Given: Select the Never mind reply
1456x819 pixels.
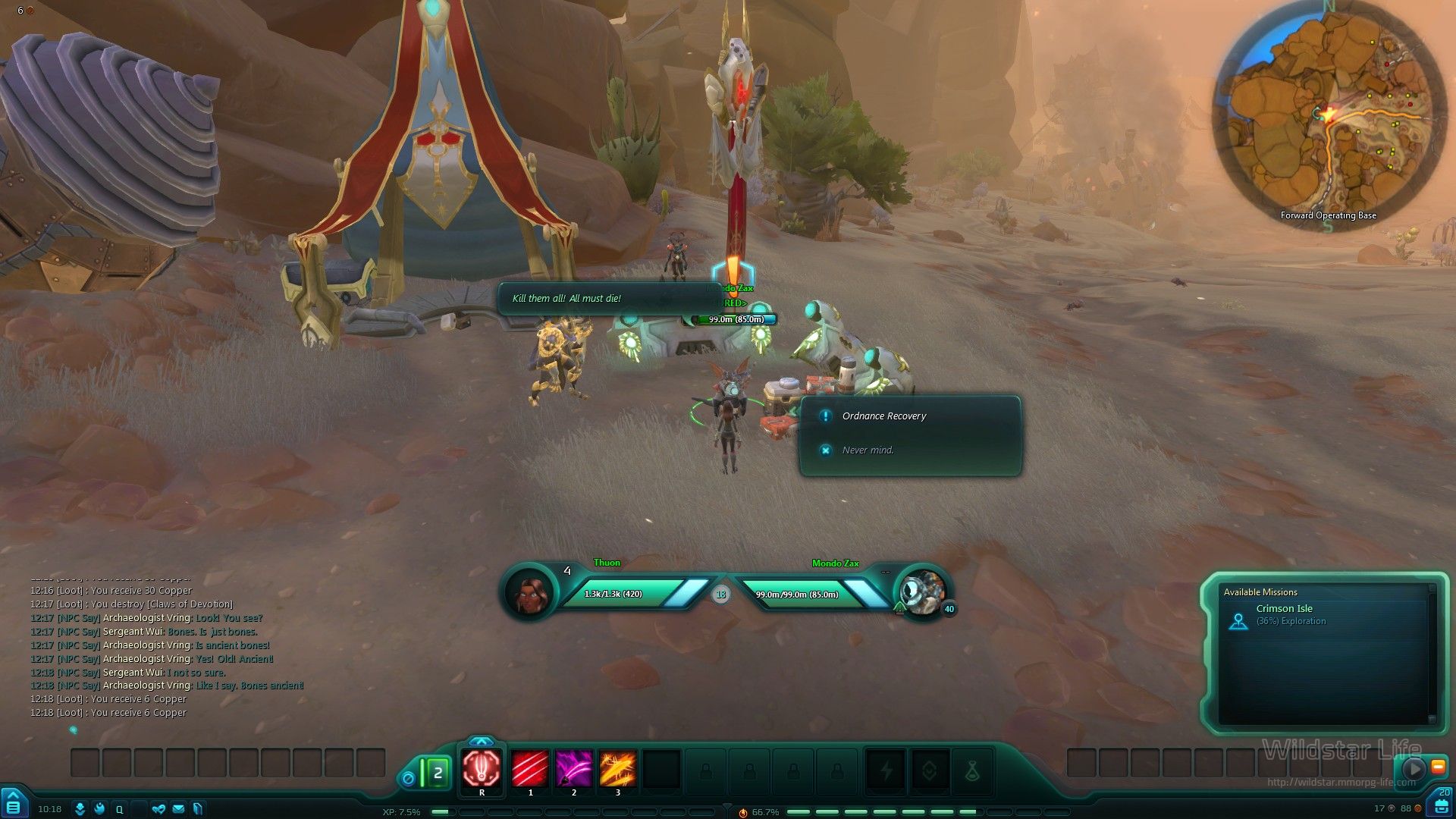Looking at the screenshot, I should click(x=868, y=450).
